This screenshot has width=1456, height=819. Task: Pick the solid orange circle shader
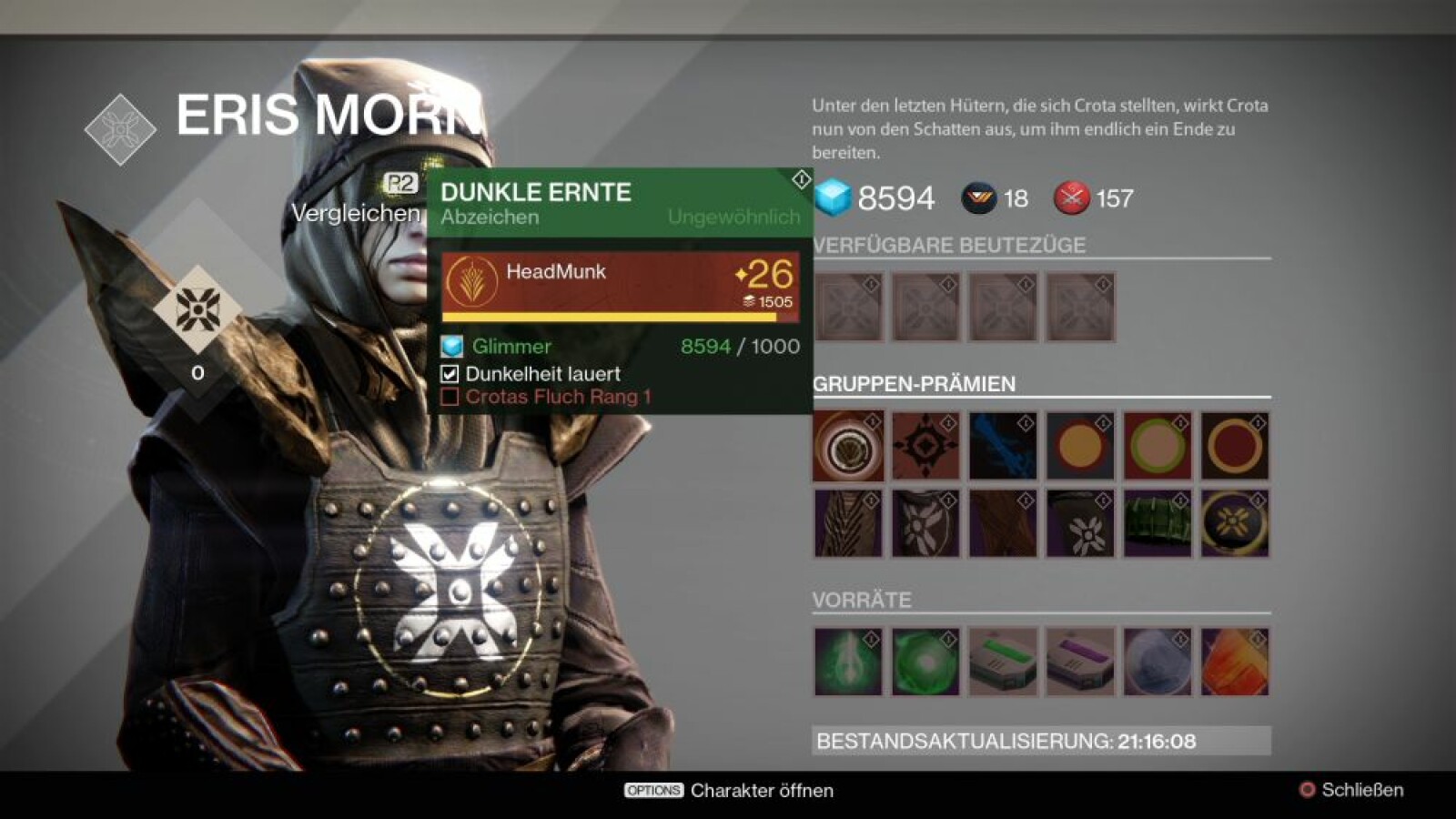point(1079,446)
